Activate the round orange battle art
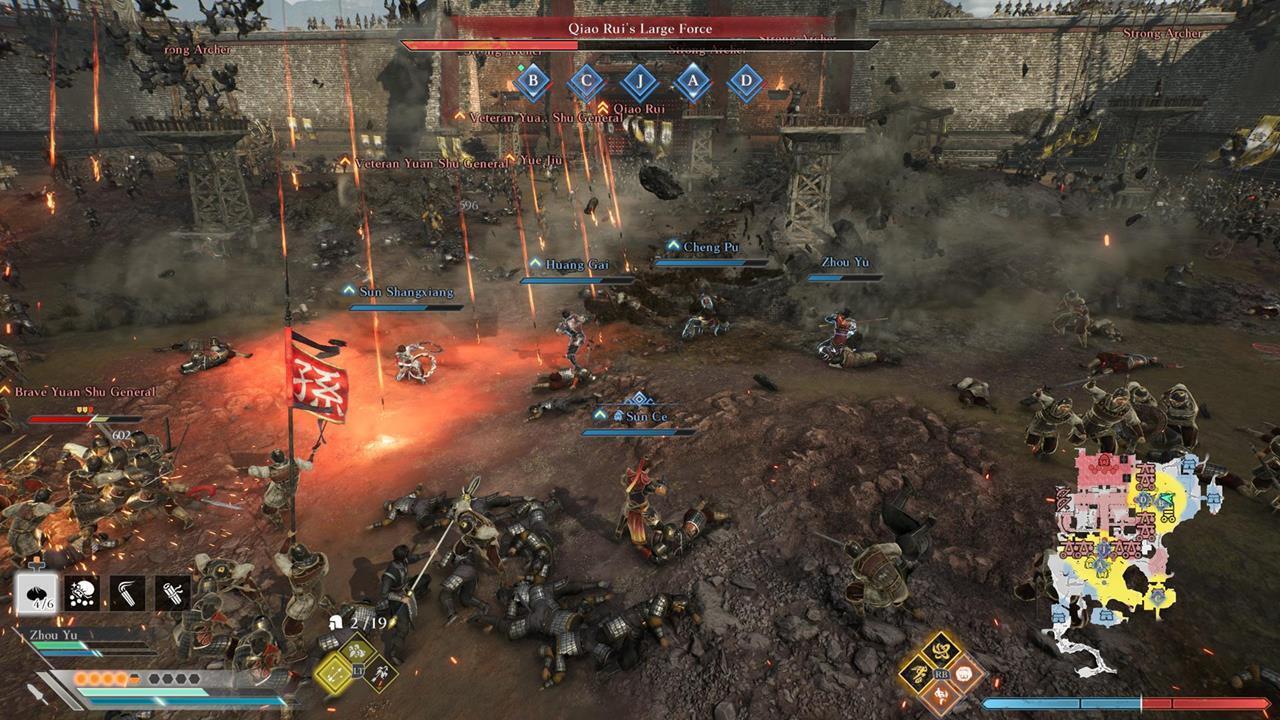 965,674
